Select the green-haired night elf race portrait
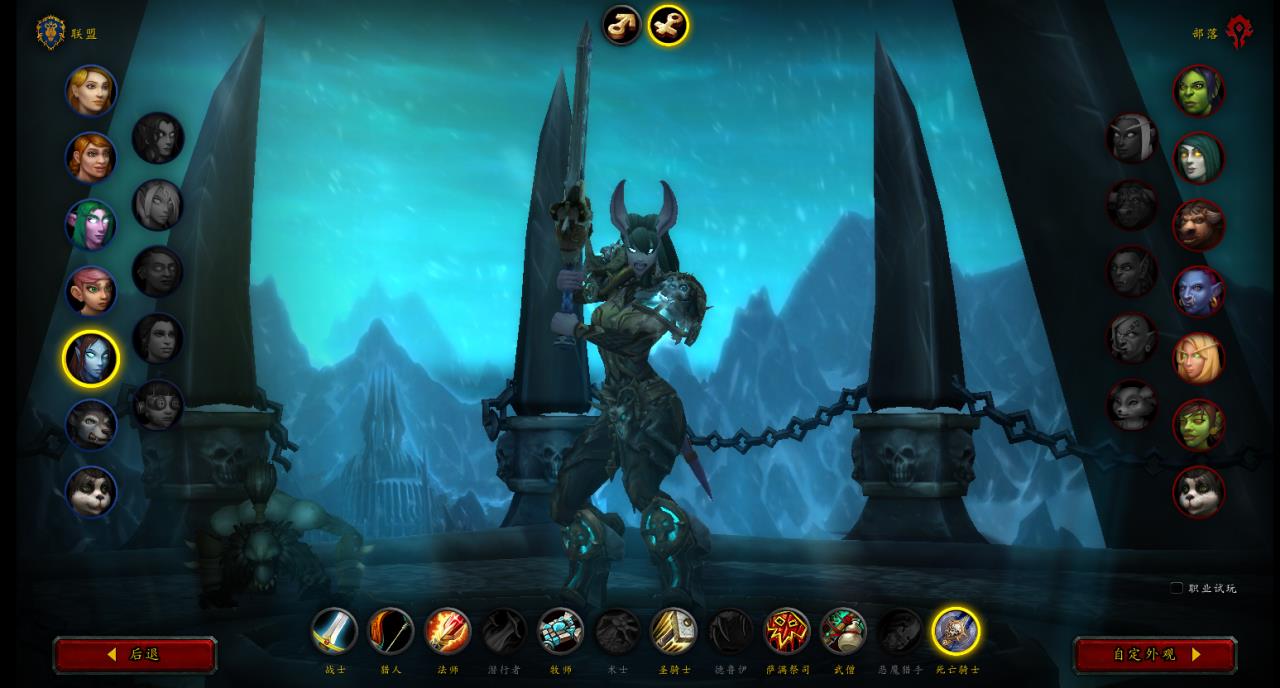Screen dimensions: 1280x688 (91, 225)
